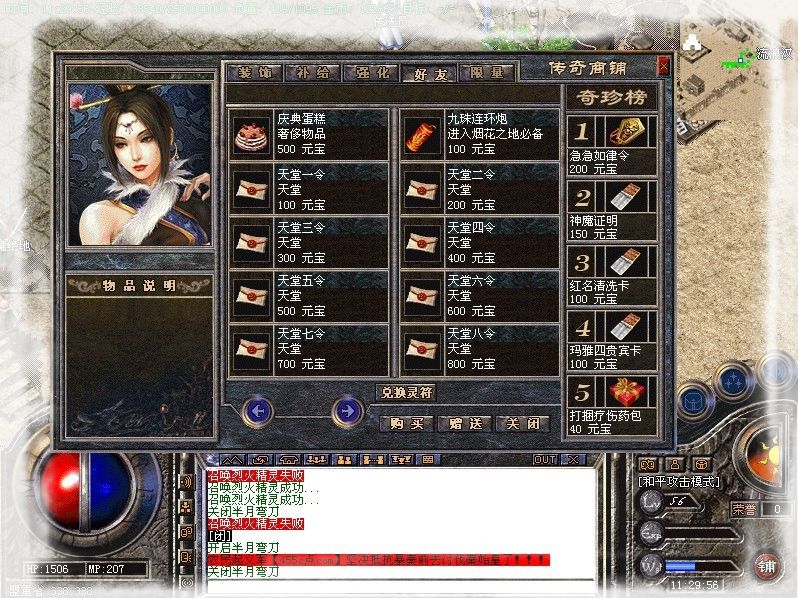The width and height of the screenshot is (798, 598).
Task: Go to the previous shop page arrow
Action: click(x=258, y=410)
